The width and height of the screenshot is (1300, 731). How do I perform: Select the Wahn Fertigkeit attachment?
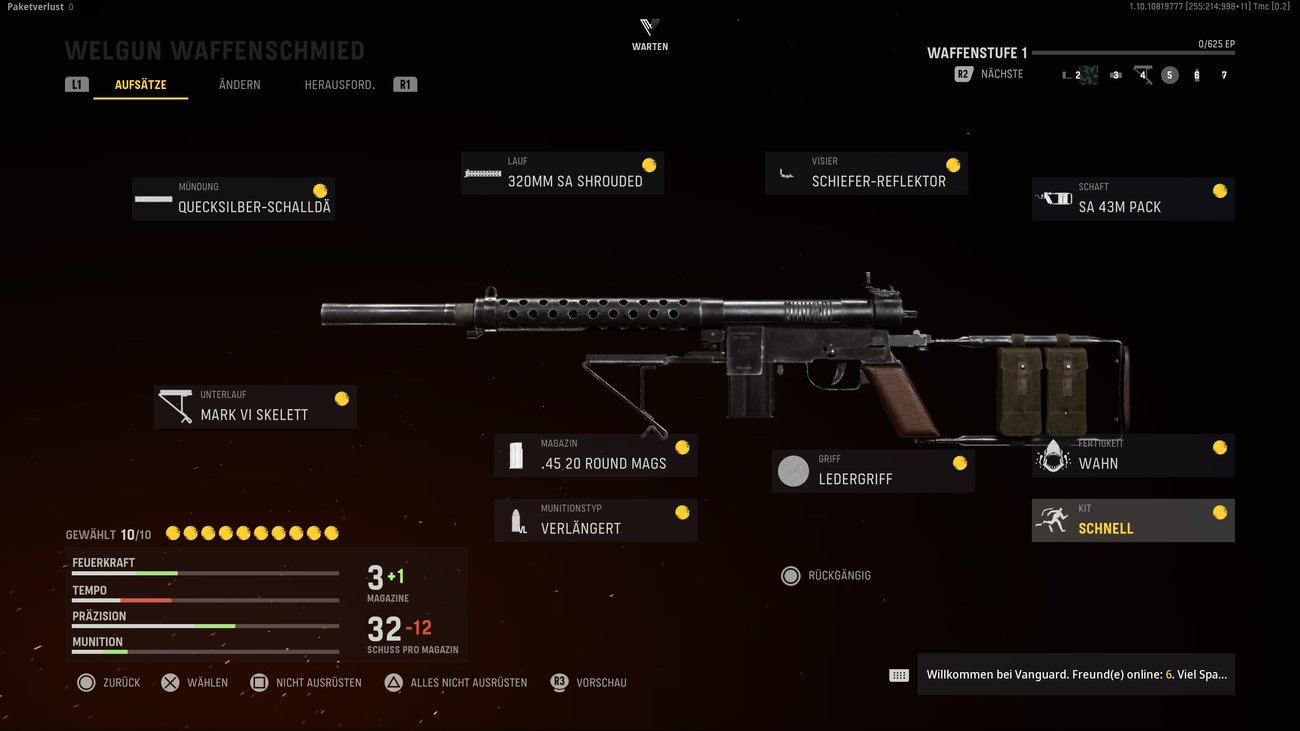pos(1132,456)
